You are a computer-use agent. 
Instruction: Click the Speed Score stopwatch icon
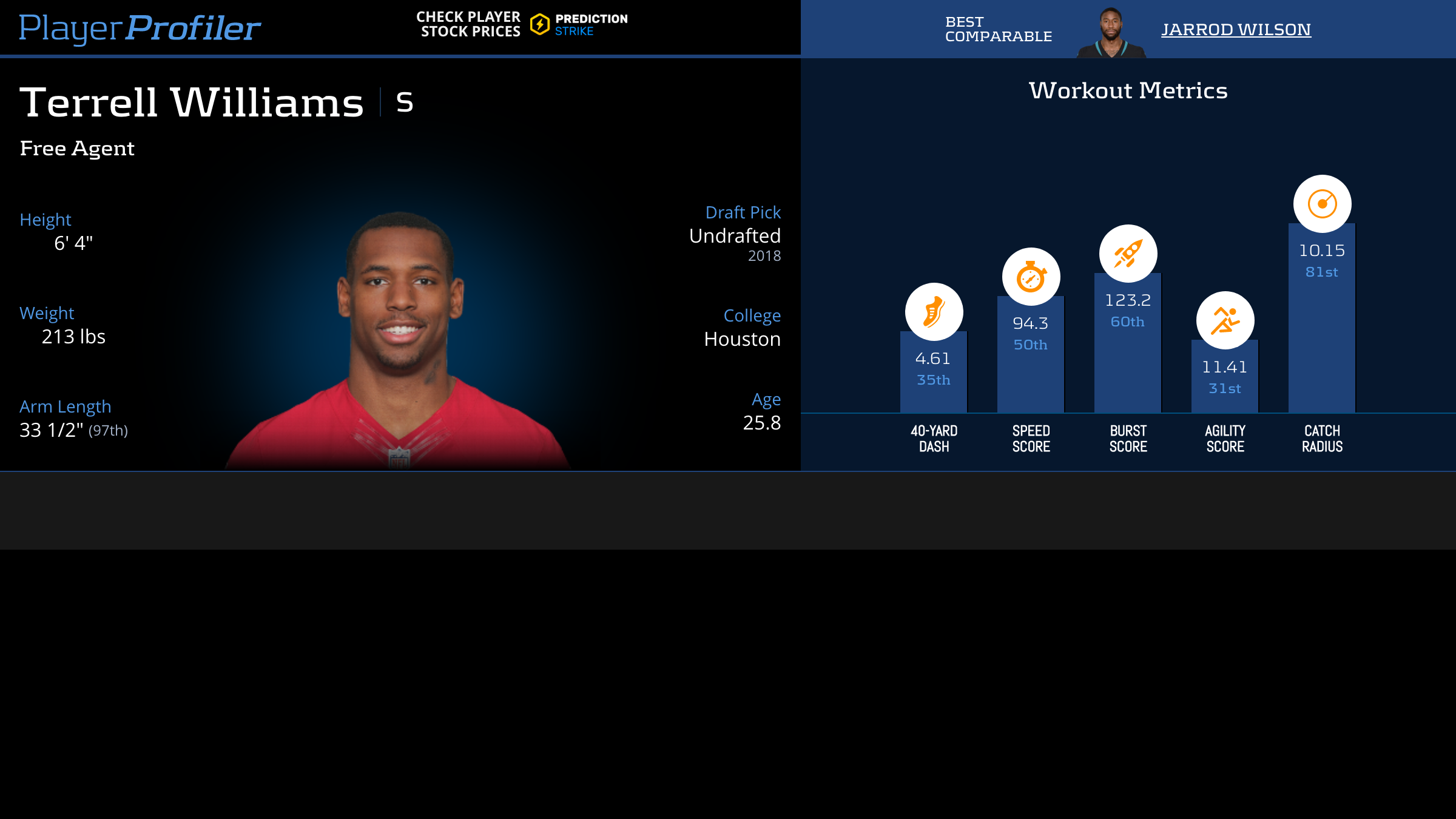click(x=1031, y=277)
